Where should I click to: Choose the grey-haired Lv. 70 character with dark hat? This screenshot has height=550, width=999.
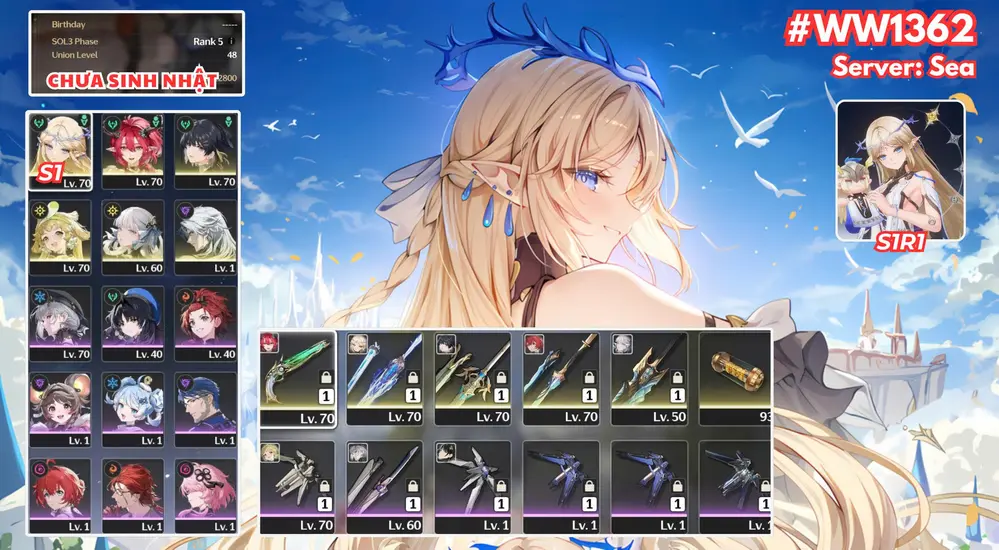[61, 323]
